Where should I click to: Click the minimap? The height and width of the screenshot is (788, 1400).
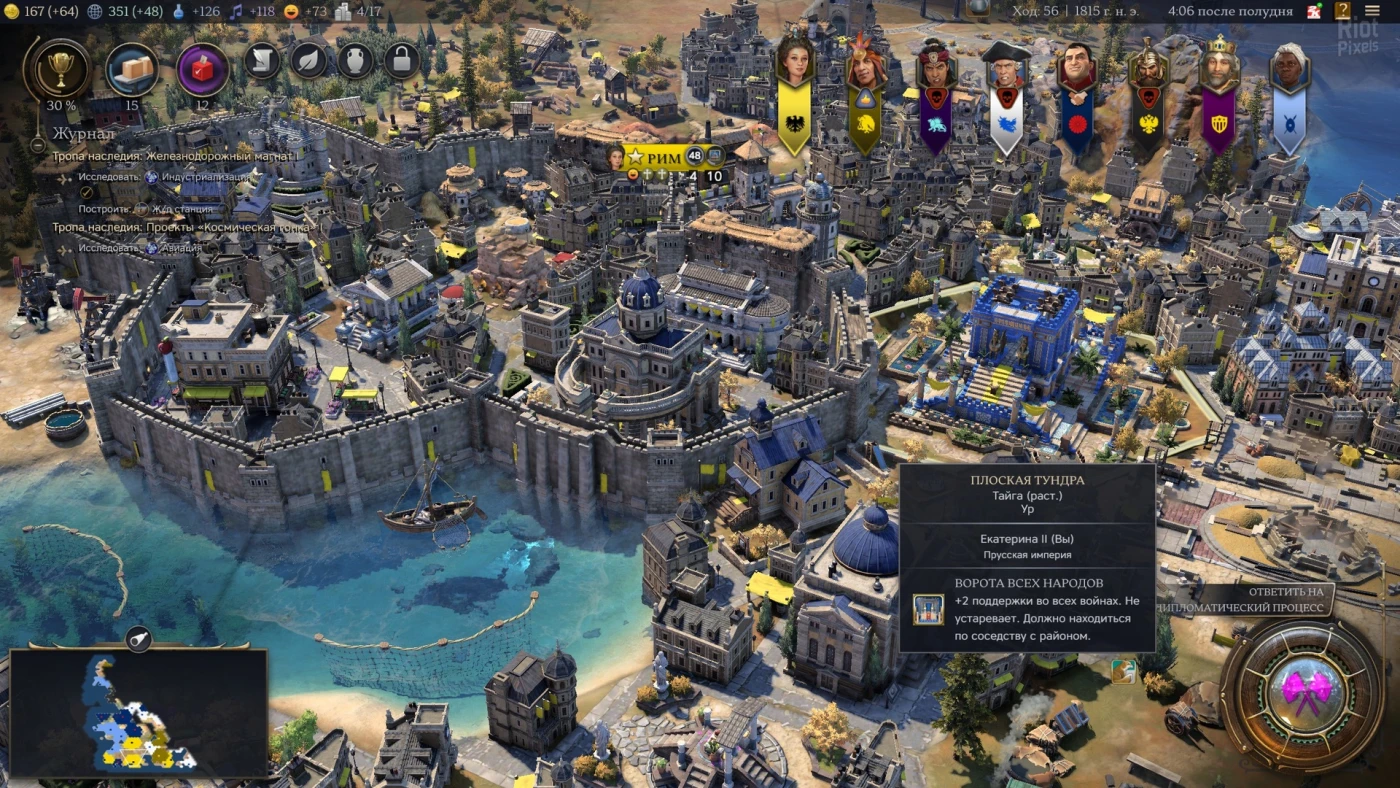pyautogui.click(x=138, y=712)
